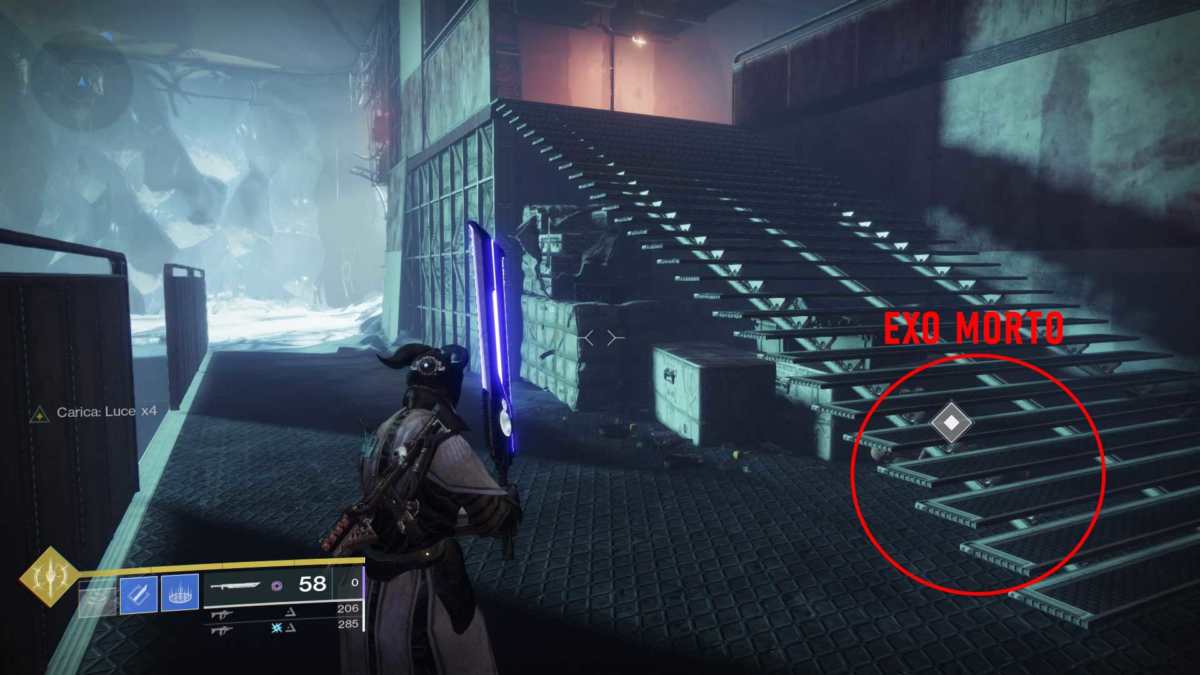Select the golden diamond Super ability icon
This screenshot has width=1200, height=675.
point(50,578)
